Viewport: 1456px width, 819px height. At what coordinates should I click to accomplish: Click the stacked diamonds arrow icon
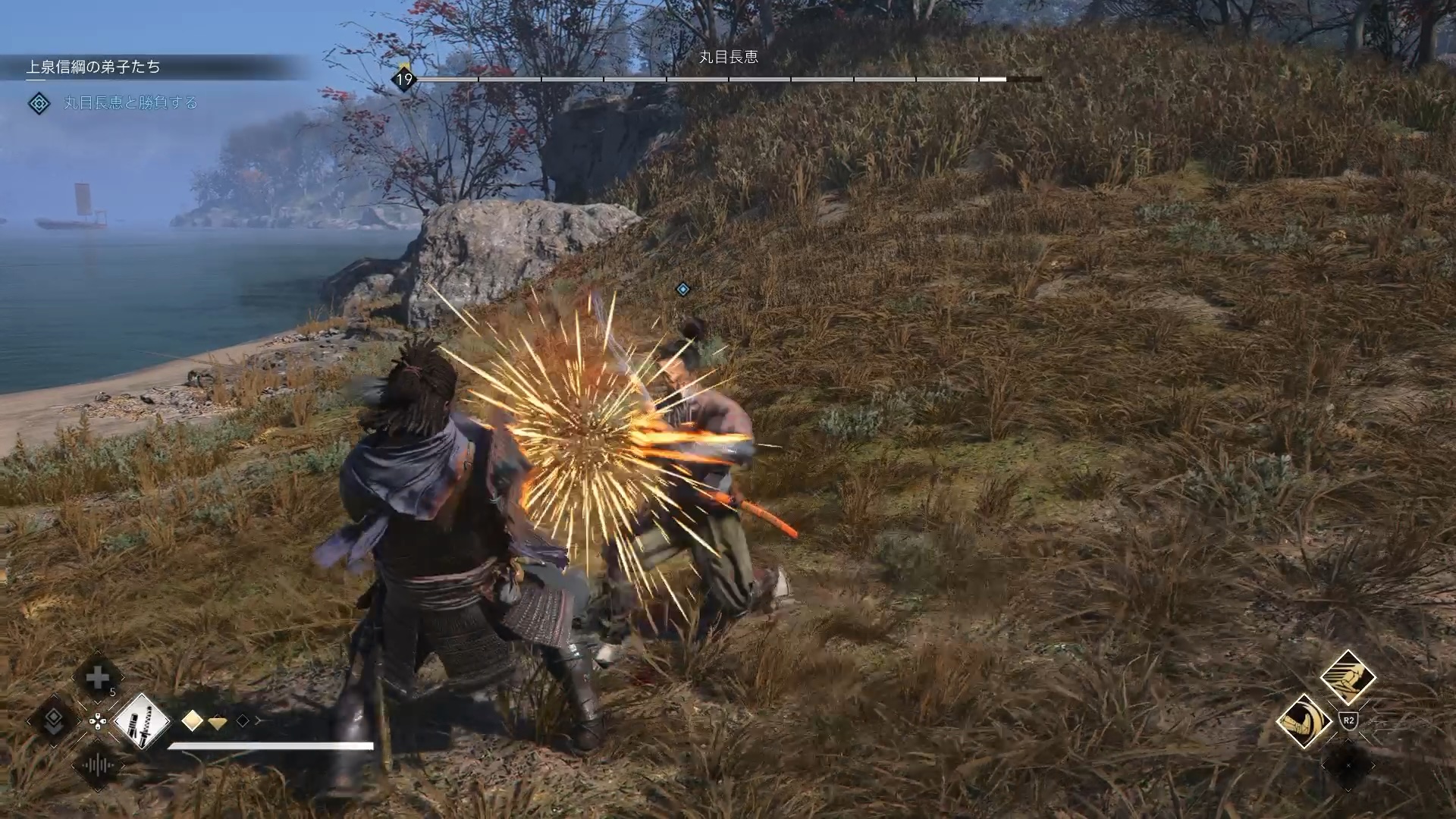click(x=53, y=721)
